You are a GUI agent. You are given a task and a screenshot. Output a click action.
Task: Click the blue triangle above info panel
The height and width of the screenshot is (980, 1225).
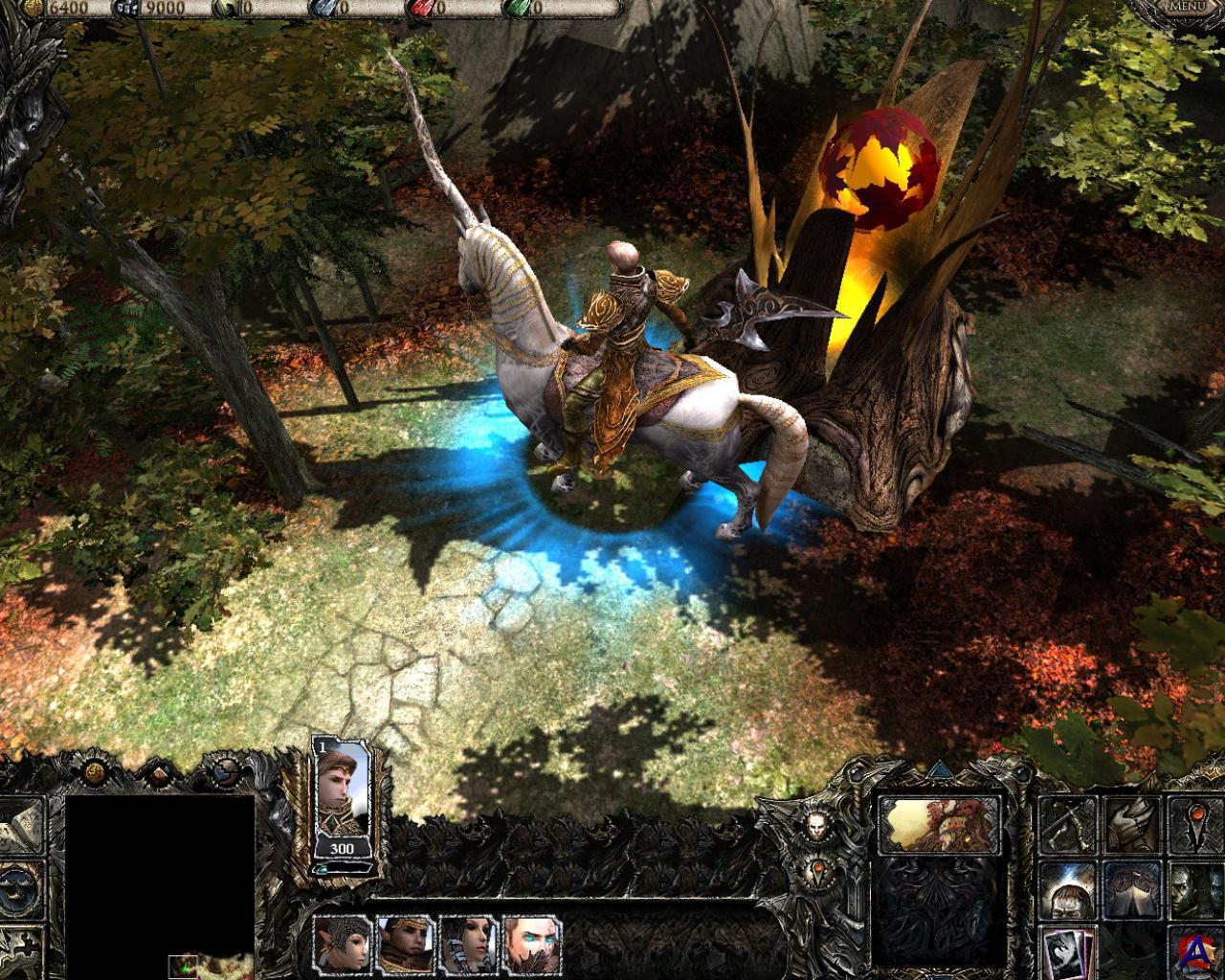pyautogui.click(x=939, y=768)
